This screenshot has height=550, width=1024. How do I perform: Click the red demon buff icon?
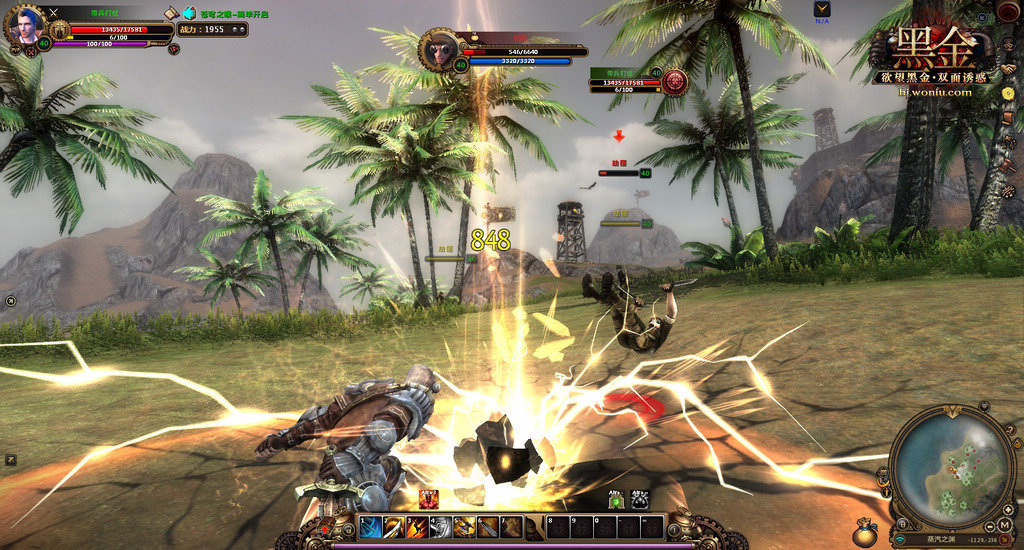click(429, 499)
